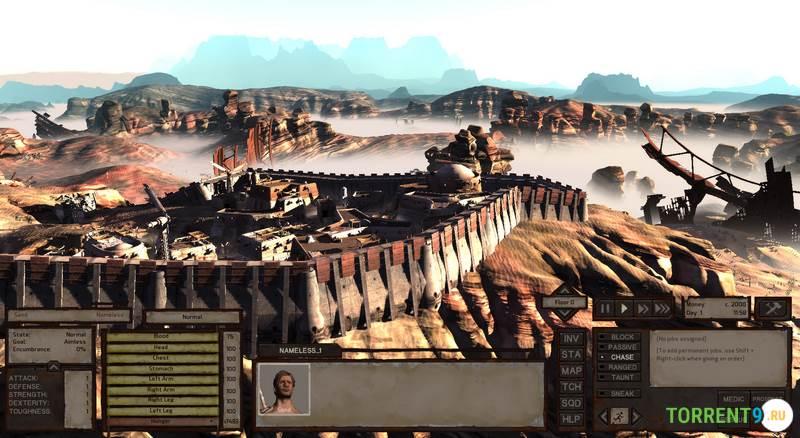Open the build mode hammer button
The image size is (800, 438).
click(773, 309)
